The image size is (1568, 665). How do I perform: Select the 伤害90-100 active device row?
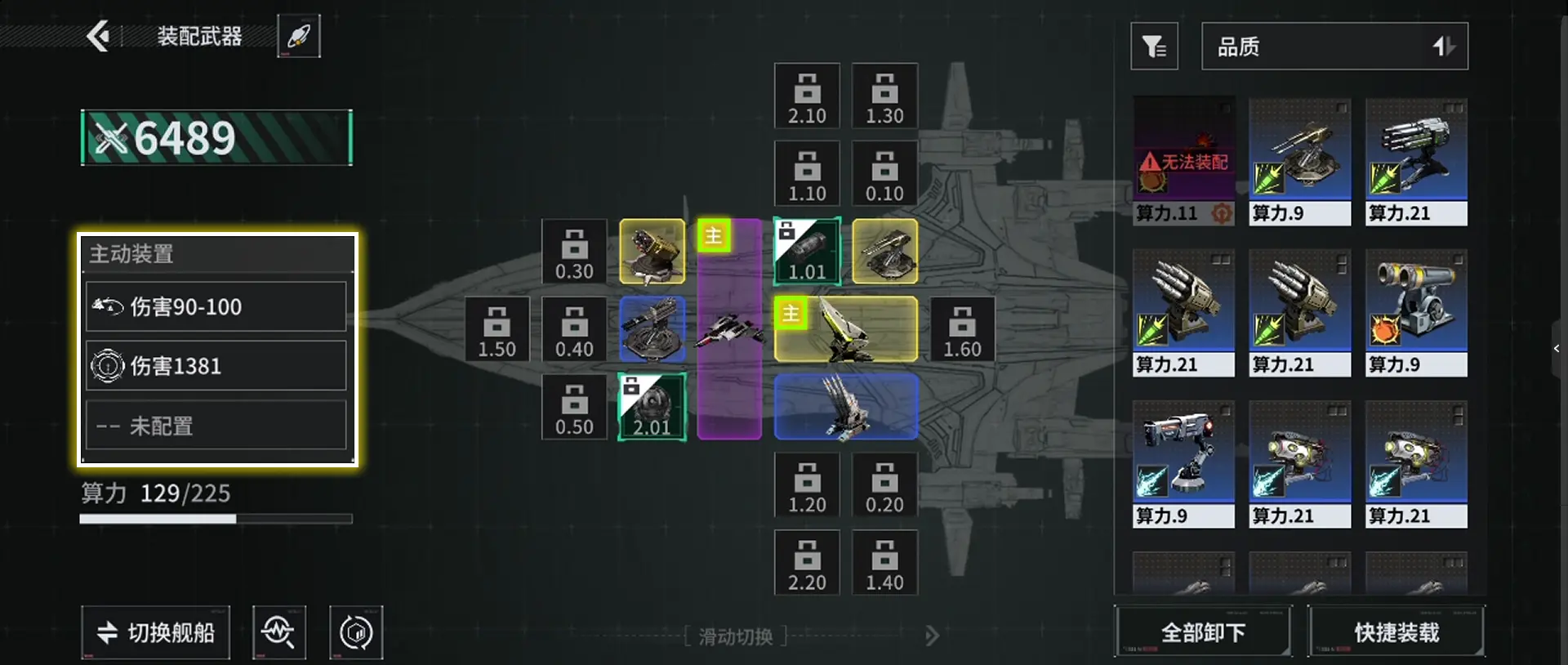click(216, 306)
